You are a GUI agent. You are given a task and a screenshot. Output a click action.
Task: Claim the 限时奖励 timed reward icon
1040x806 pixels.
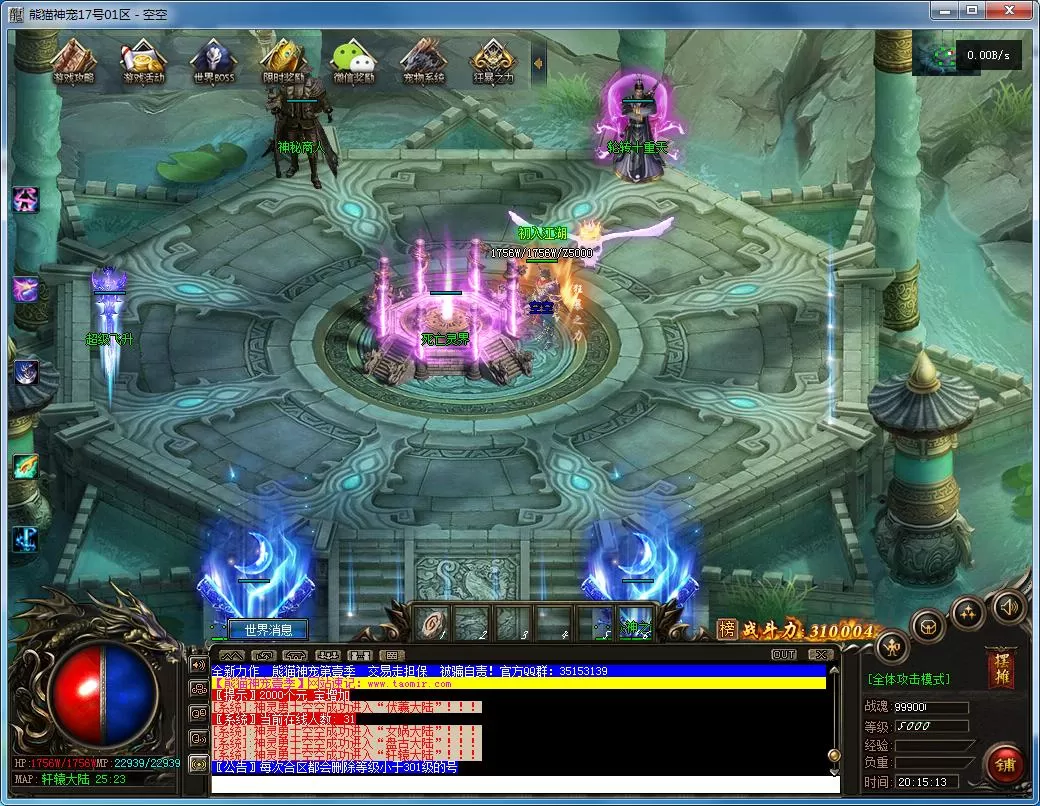point(284,62)
